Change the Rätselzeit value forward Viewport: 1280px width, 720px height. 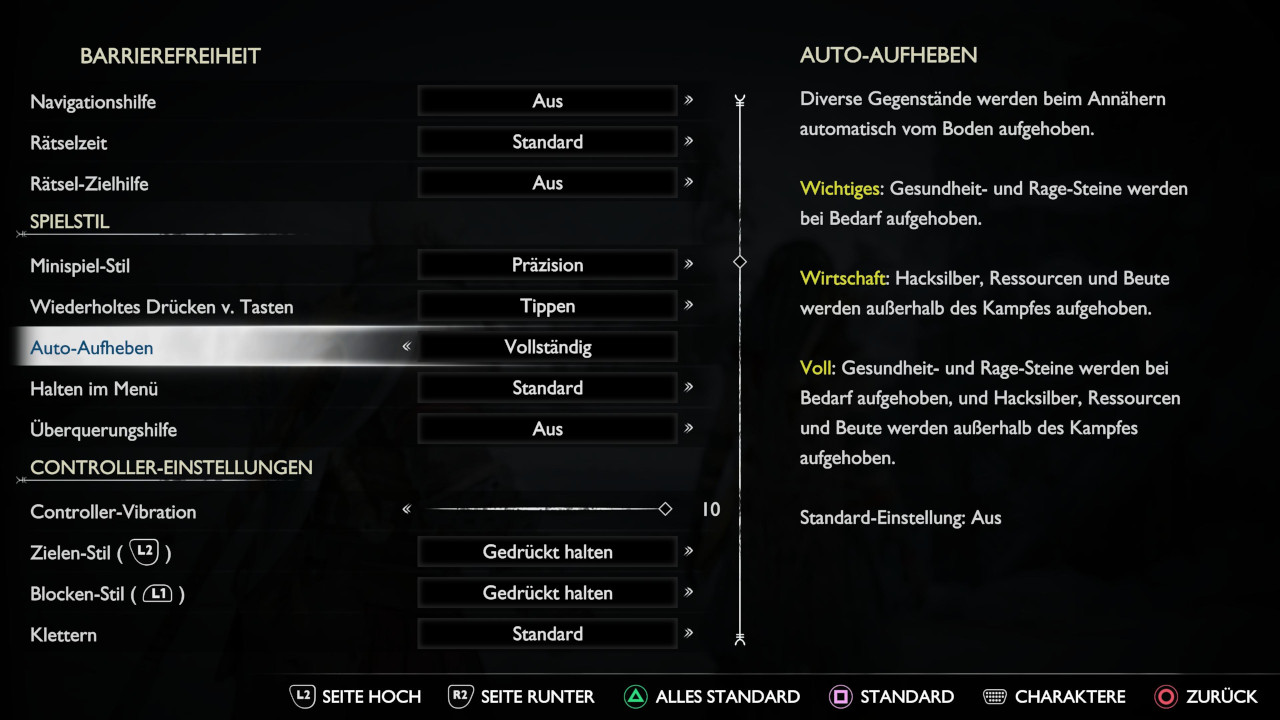[x=688, y=141]
